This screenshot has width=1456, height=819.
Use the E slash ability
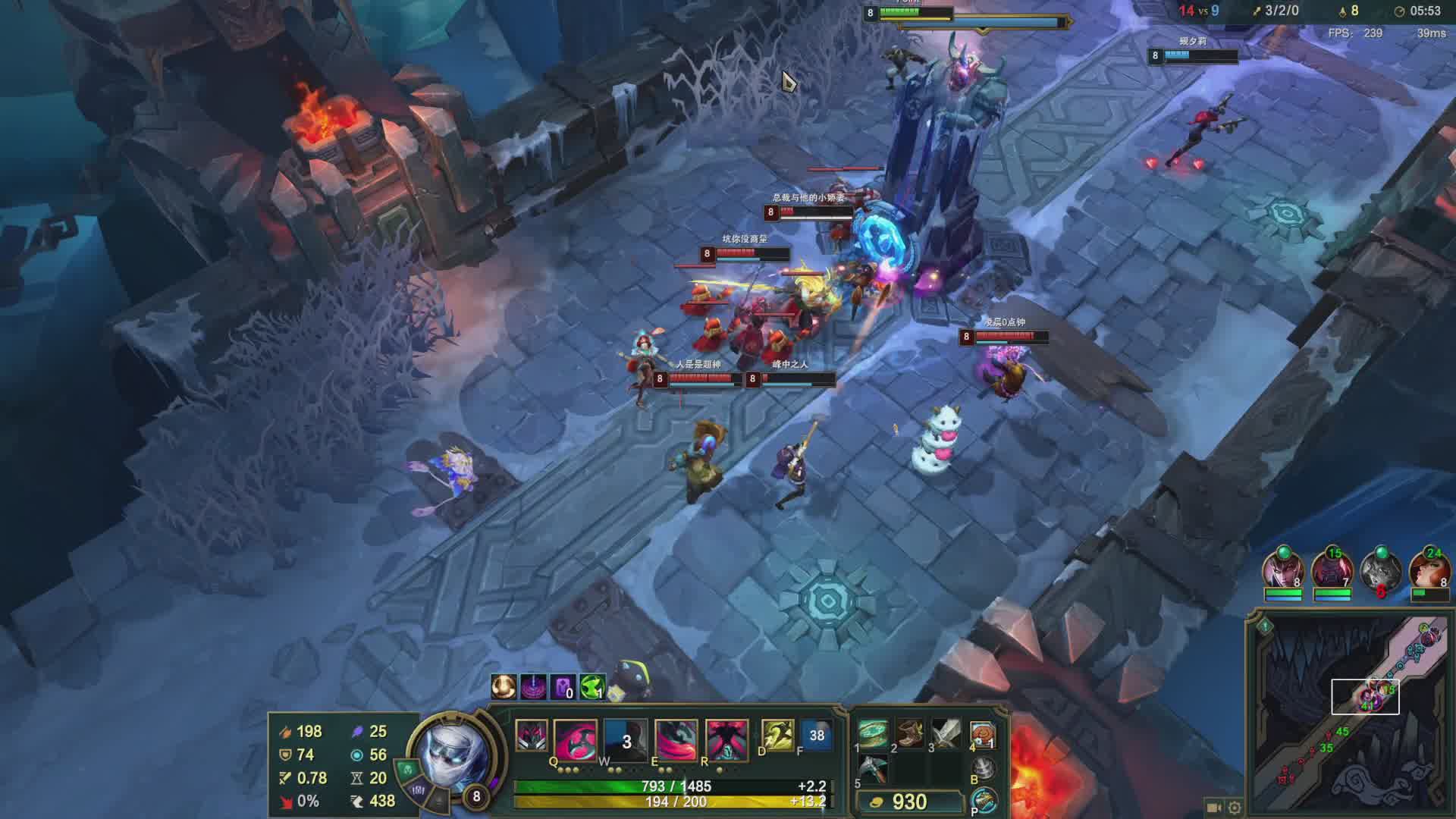tap(676, 739)
